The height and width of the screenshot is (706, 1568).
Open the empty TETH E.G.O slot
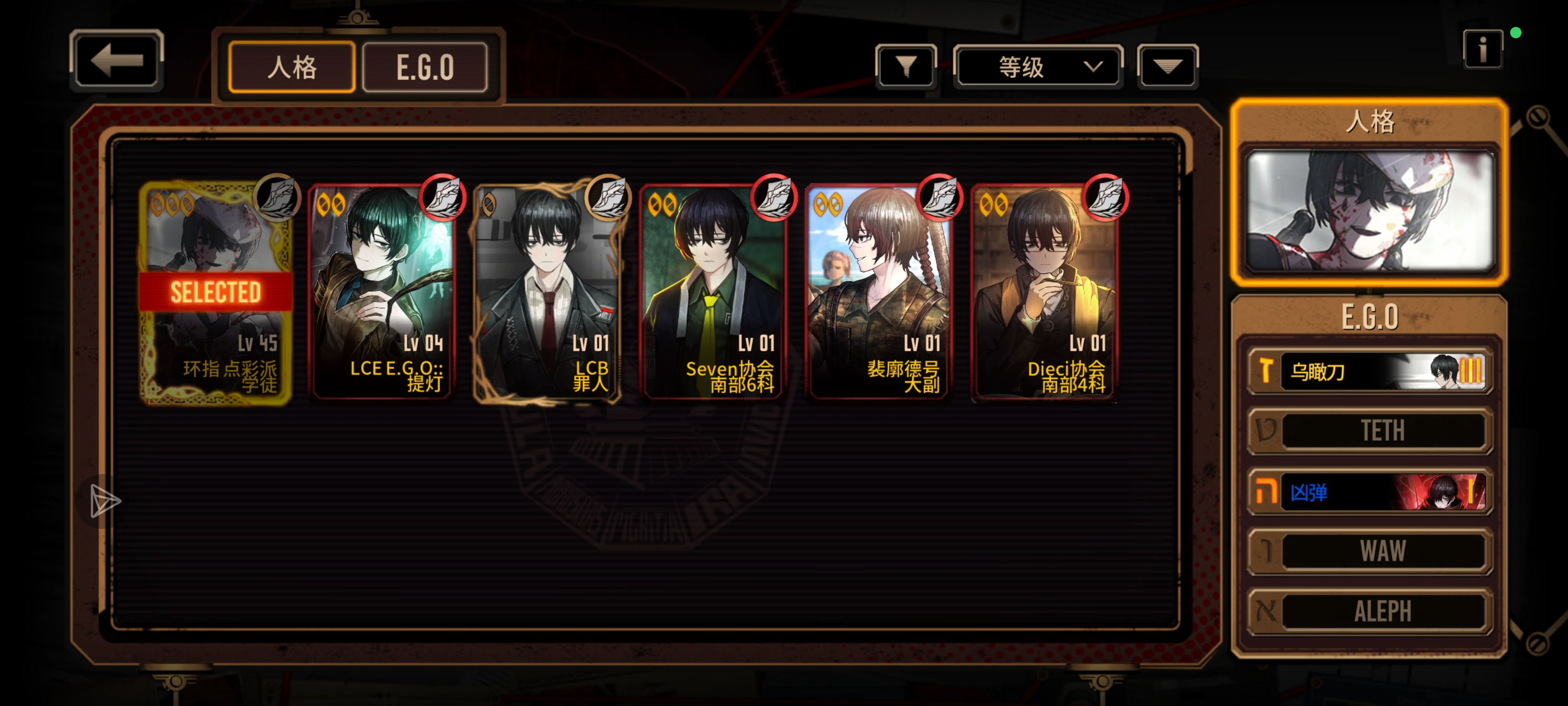[x=1370, y=430]
